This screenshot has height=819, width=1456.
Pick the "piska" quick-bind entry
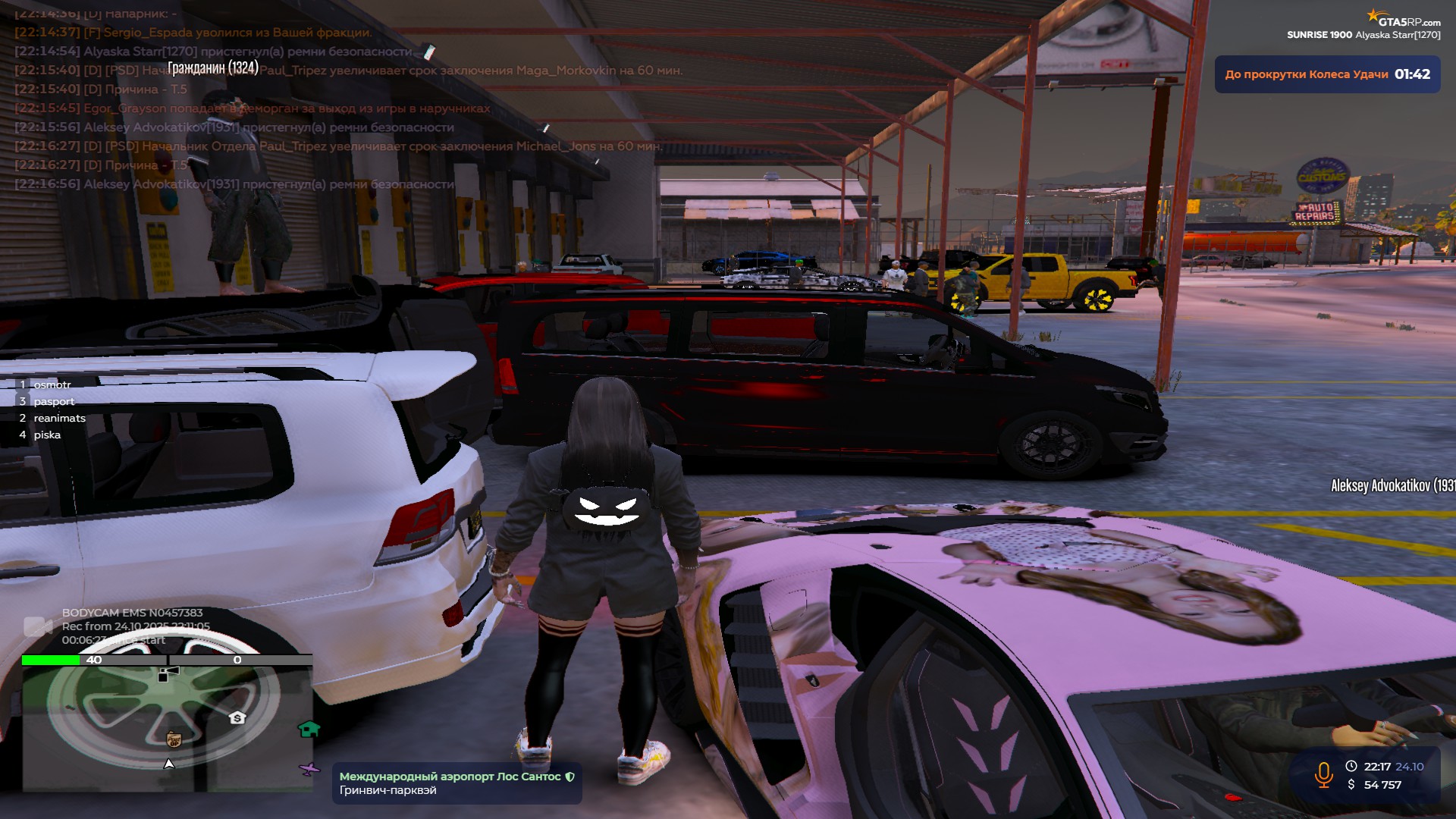(x=47, y=435)
